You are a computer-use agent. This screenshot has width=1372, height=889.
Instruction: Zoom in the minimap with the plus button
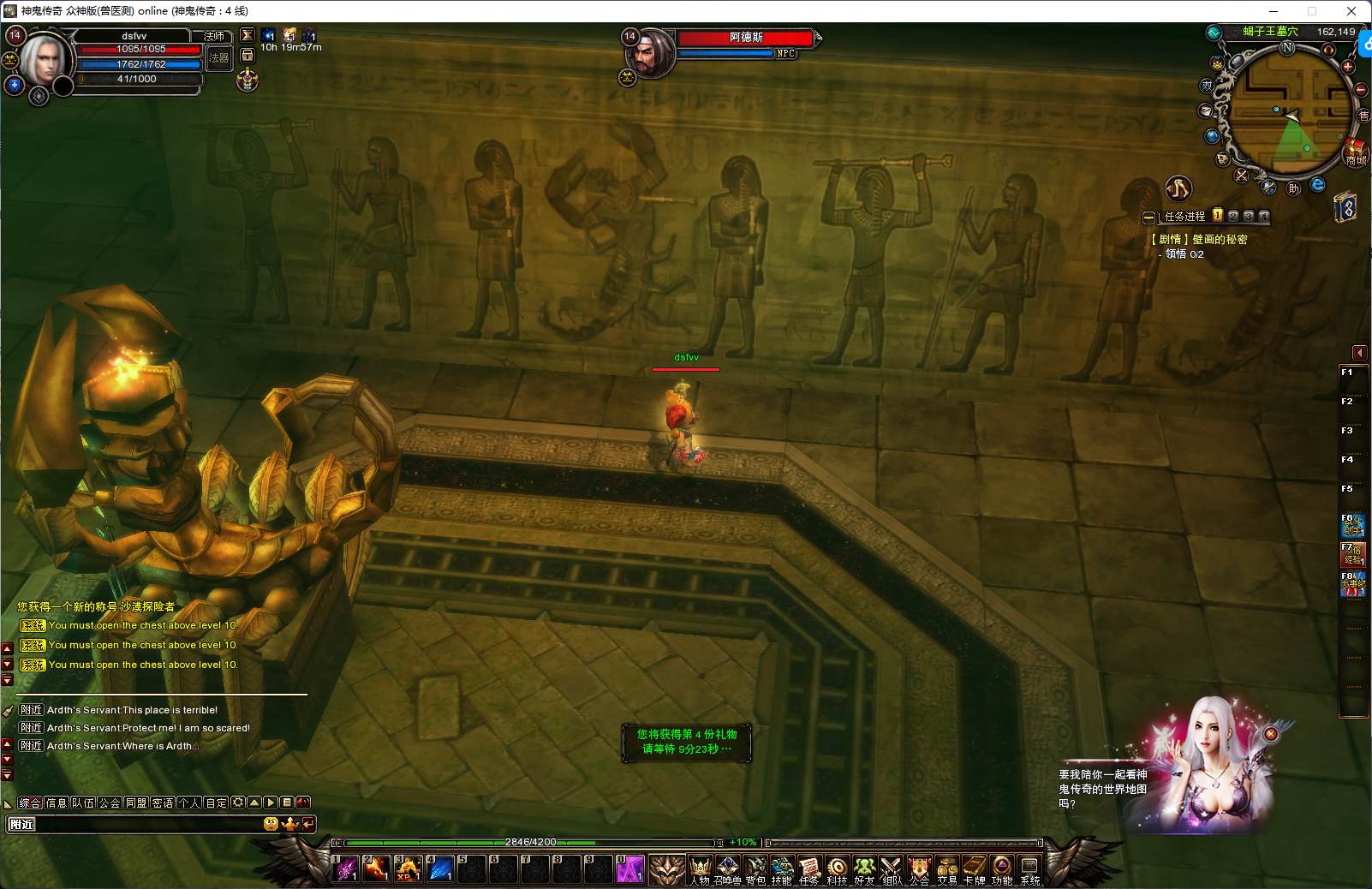tap(1348, 67)
